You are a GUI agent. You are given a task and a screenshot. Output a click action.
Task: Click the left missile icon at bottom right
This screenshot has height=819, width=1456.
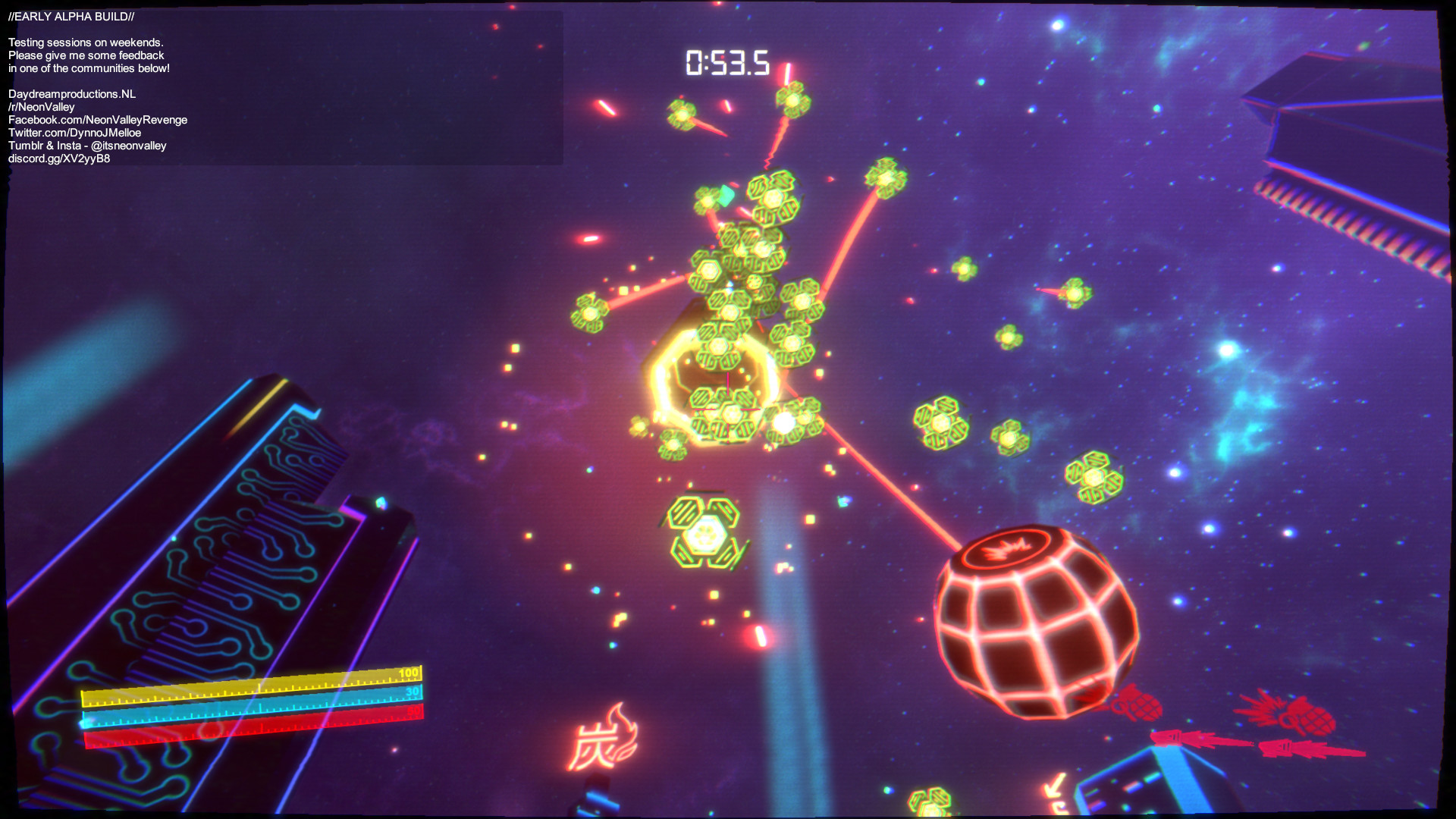point(1168,738)
